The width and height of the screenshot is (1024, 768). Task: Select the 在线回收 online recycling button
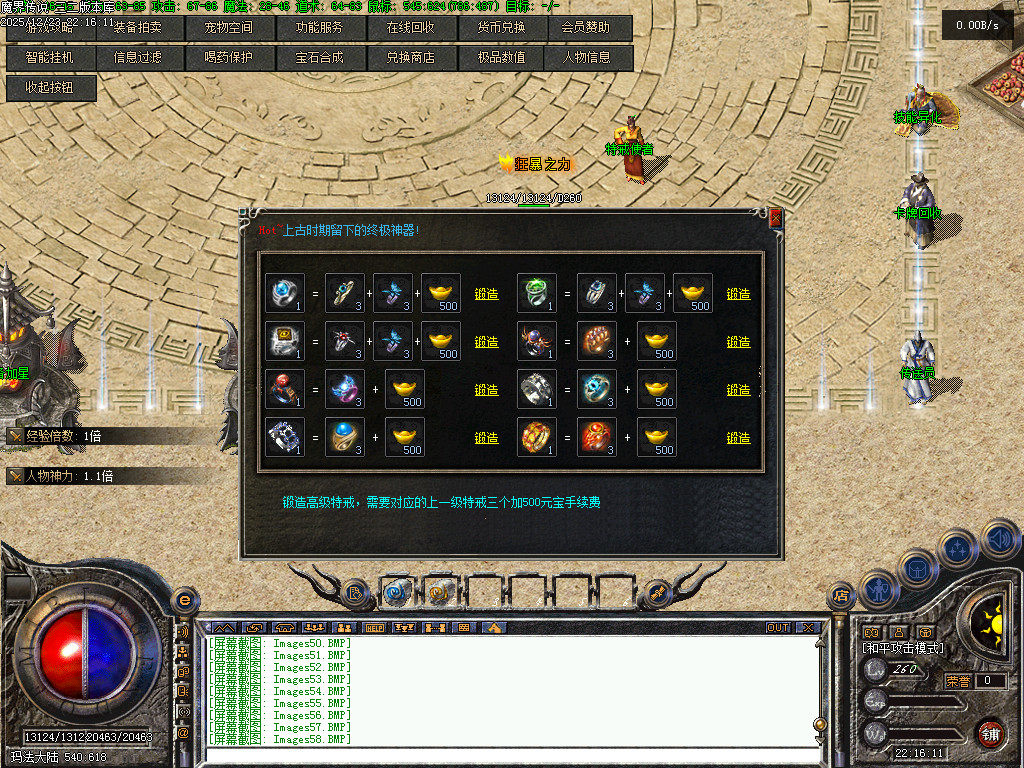coord(410,28)
